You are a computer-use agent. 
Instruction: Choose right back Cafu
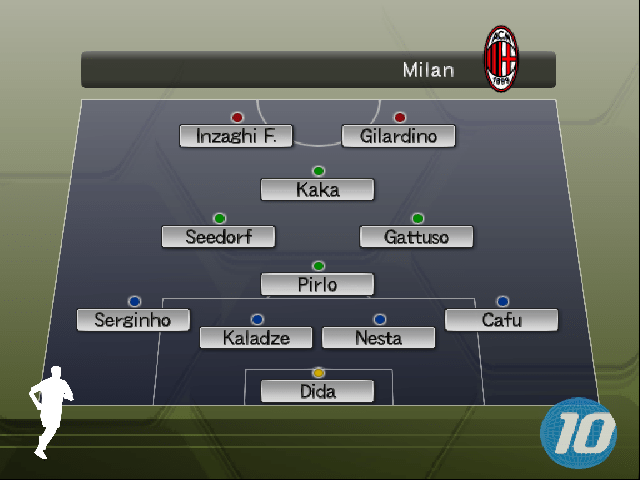coord(501,320)
